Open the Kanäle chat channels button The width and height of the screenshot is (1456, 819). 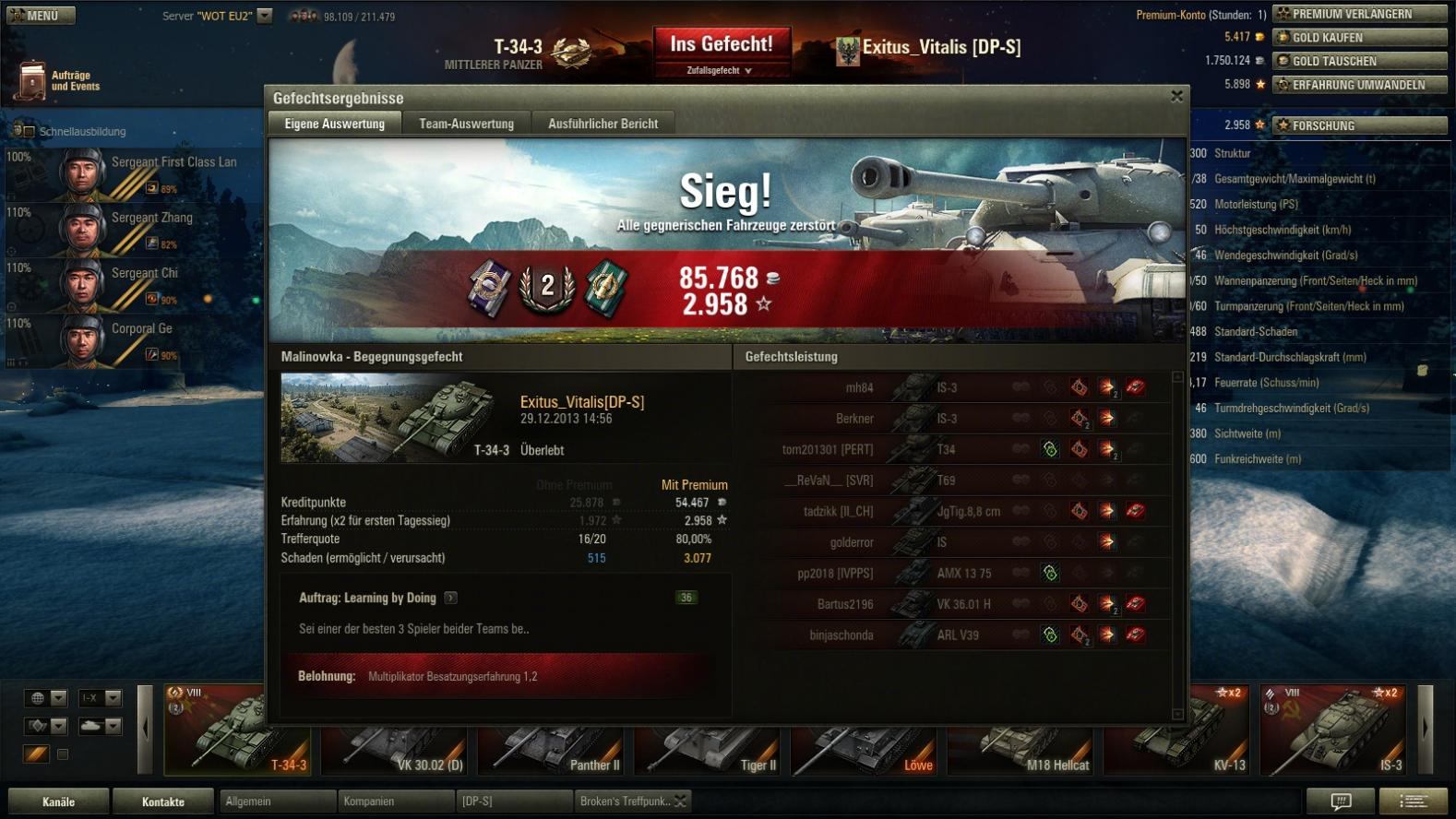pos(58,801)
